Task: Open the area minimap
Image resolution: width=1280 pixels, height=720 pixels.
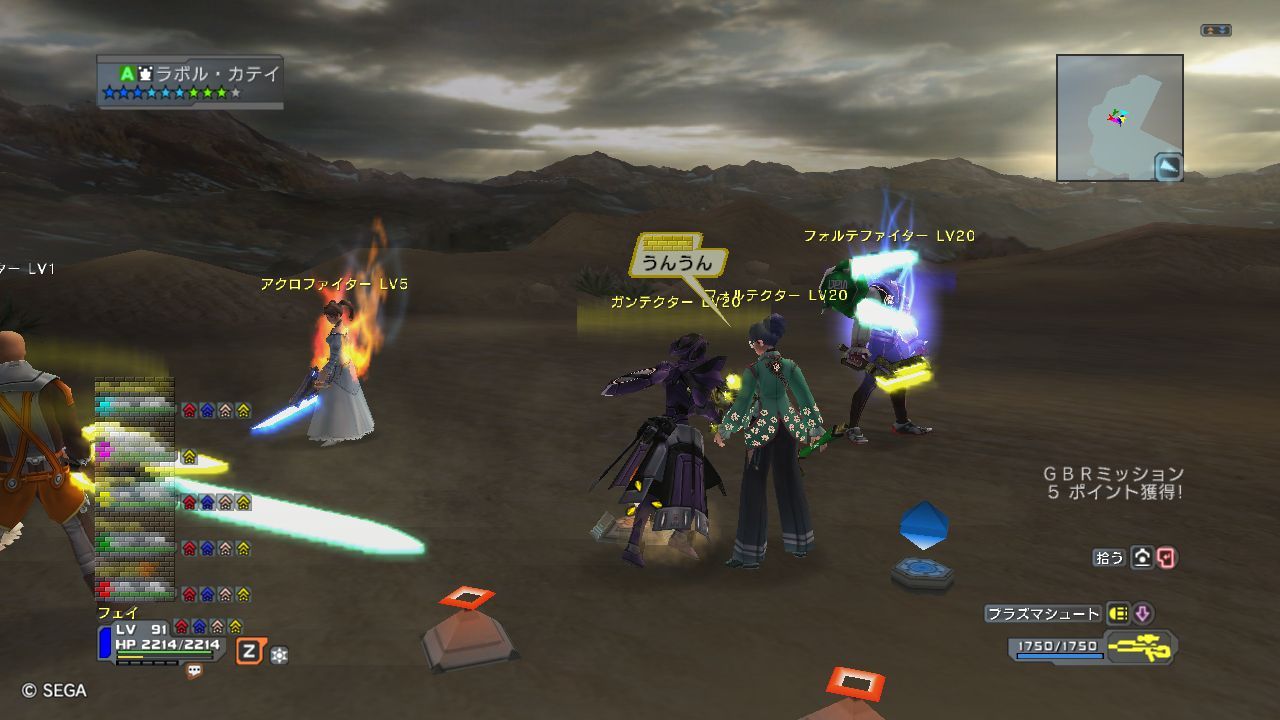Action: (1118, 117)
